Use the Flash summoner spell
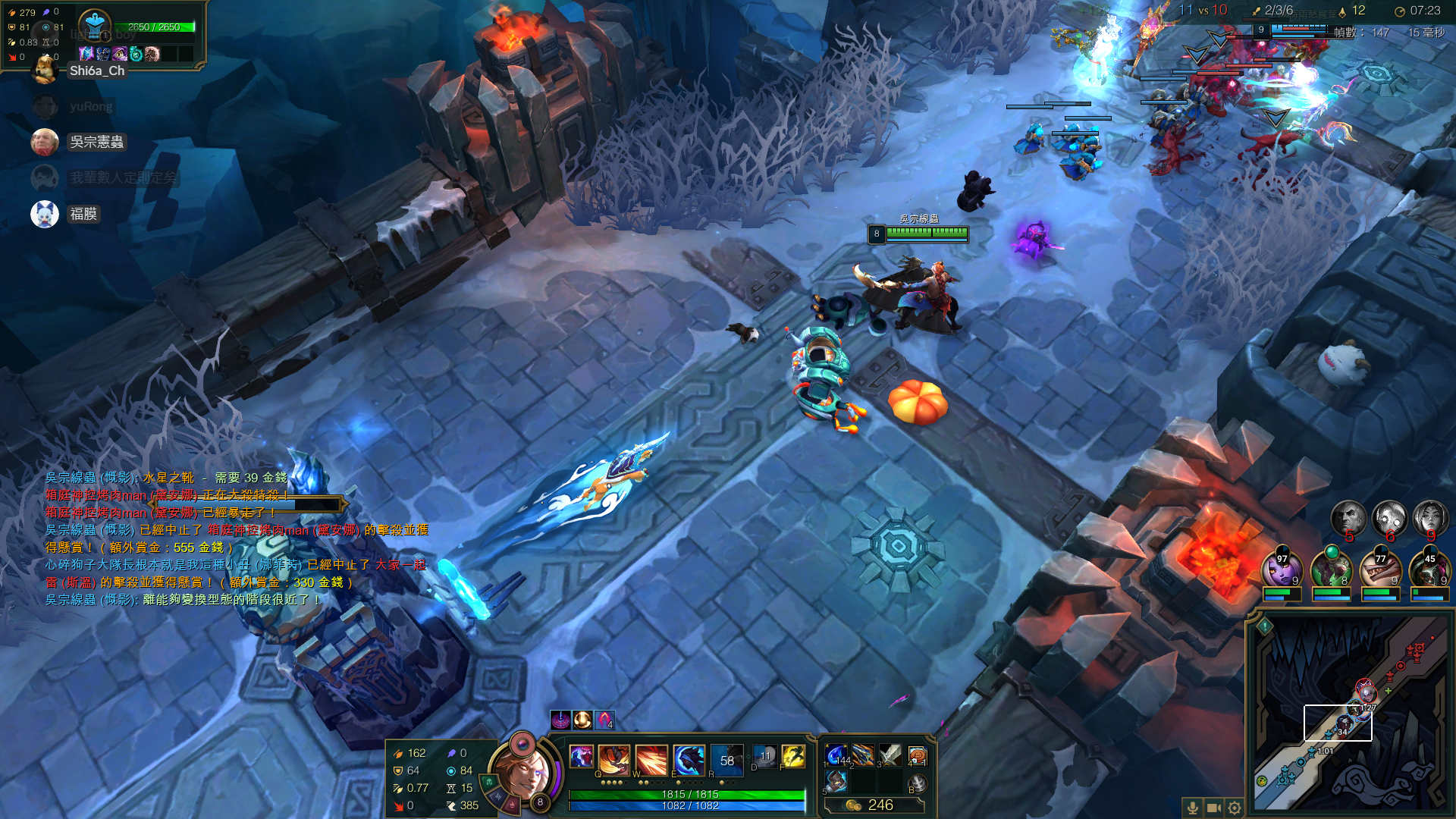 [x=793, y=756]
